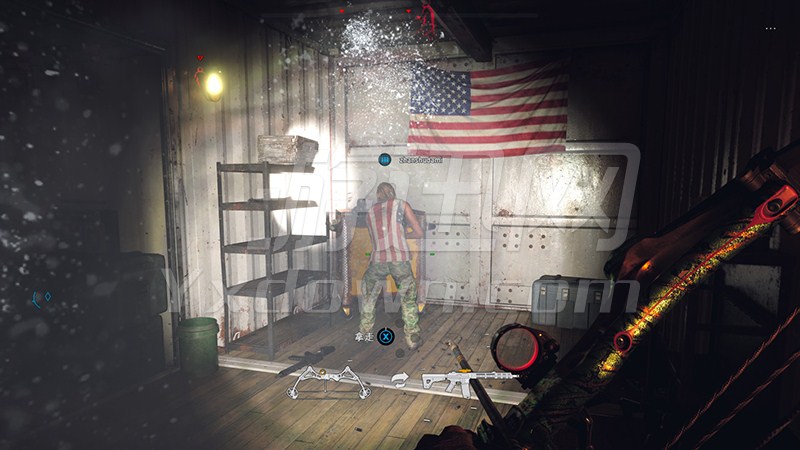This screenshot has width=800, height=450.
Task: Click the blue diamond objective marker
Action: [x=46, y=297]
